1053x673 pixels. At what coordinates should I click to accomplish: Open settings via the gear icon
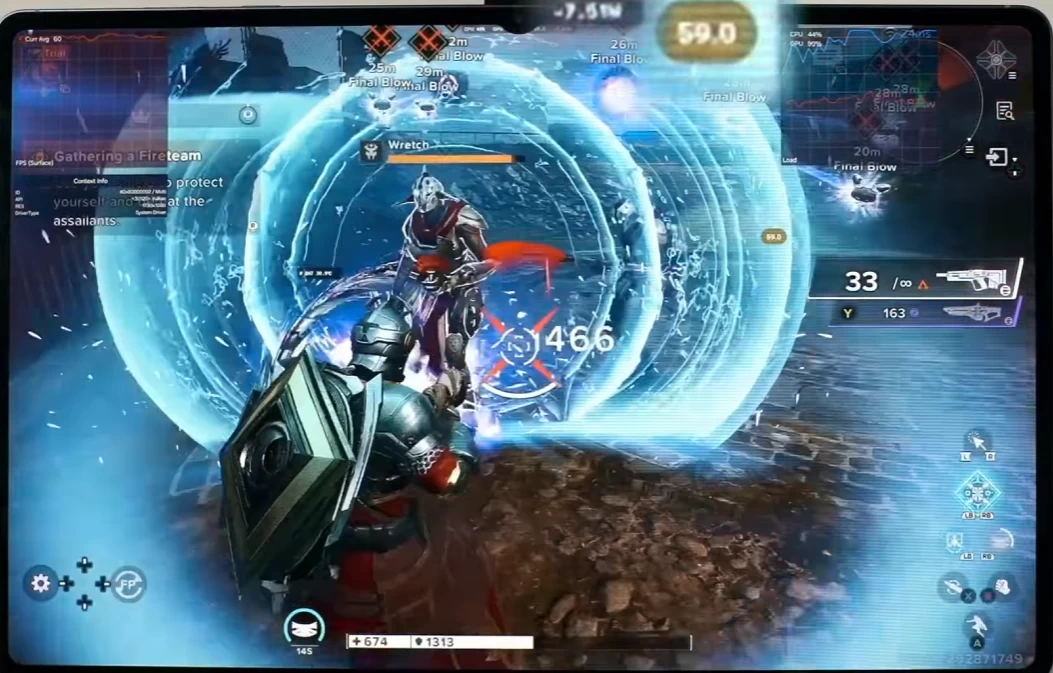[41, 583]
